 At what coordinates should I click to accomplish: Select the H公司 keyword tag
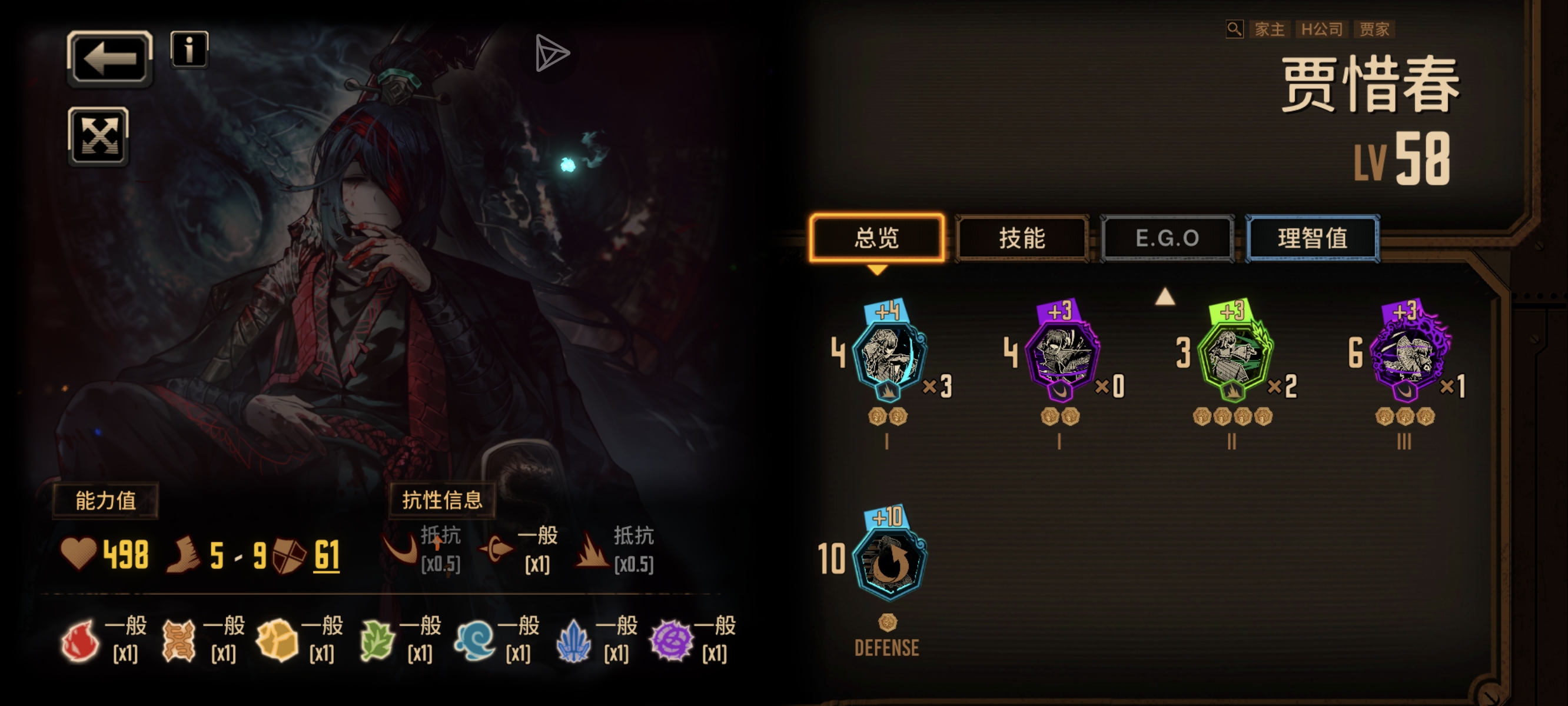[x=1321, y=29]
